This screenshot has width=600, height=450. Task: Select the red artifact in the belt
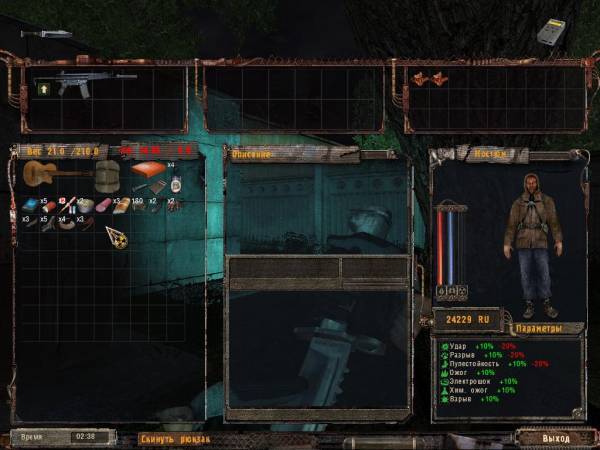point(425,79)
